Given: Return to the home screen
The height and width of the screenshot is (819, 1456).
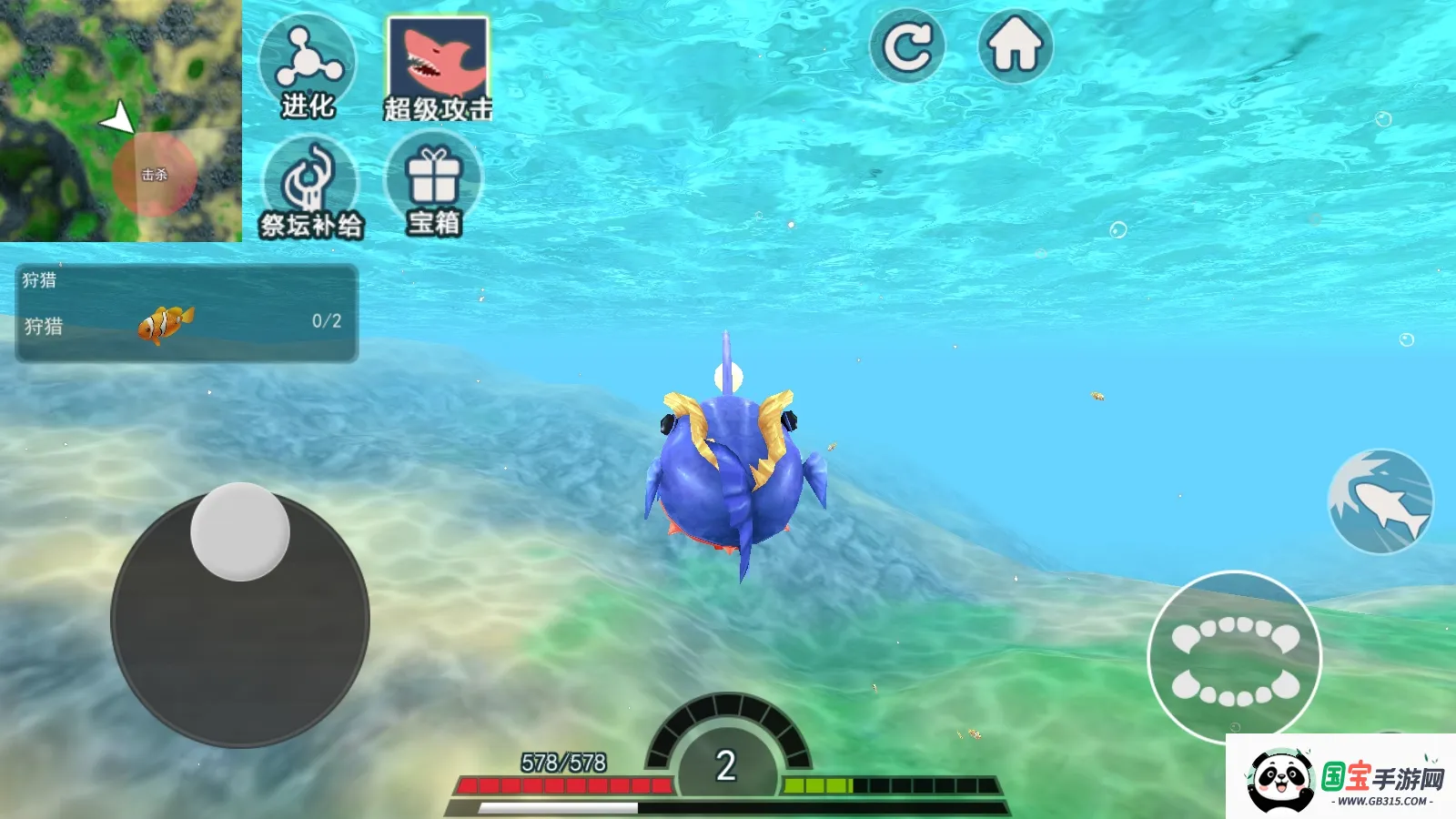Looking at the screenshot, I should tap(1015, 46).
